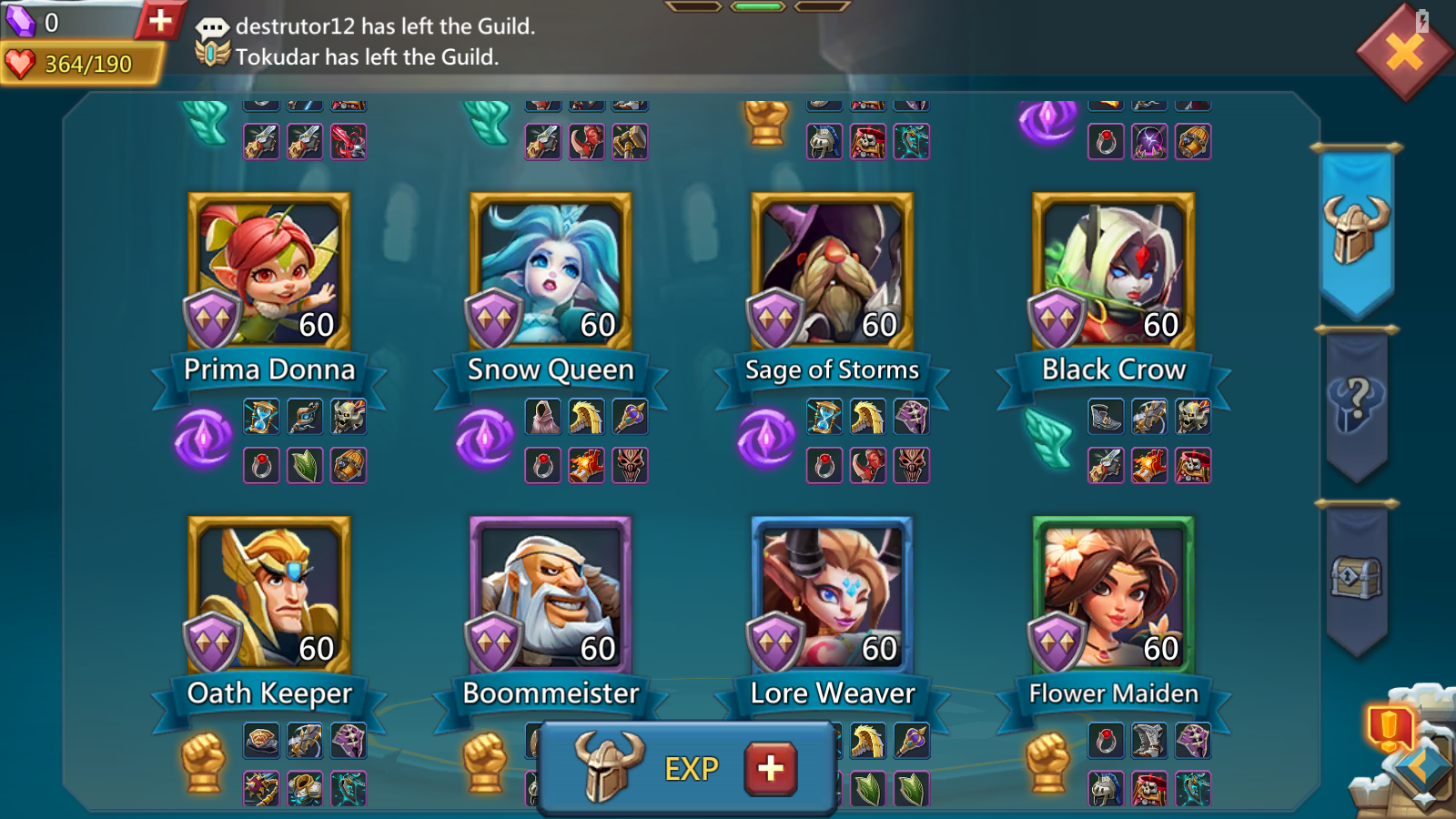The height and width of the screenshot is (819, 1456).
Task: Close the hero list screen
Action: 1403,53
